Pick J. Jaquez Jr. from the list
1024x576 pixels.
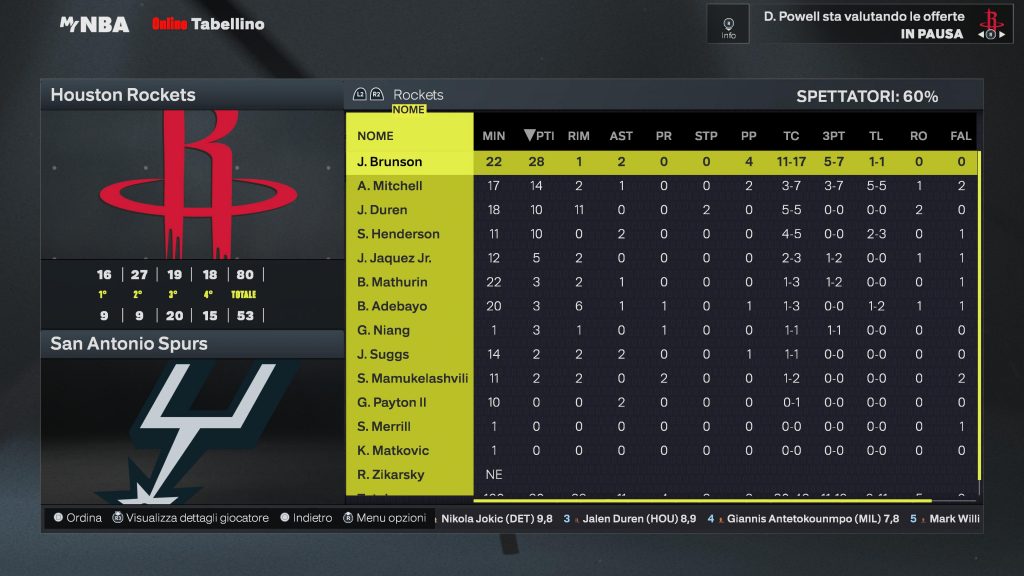[394, 258]
